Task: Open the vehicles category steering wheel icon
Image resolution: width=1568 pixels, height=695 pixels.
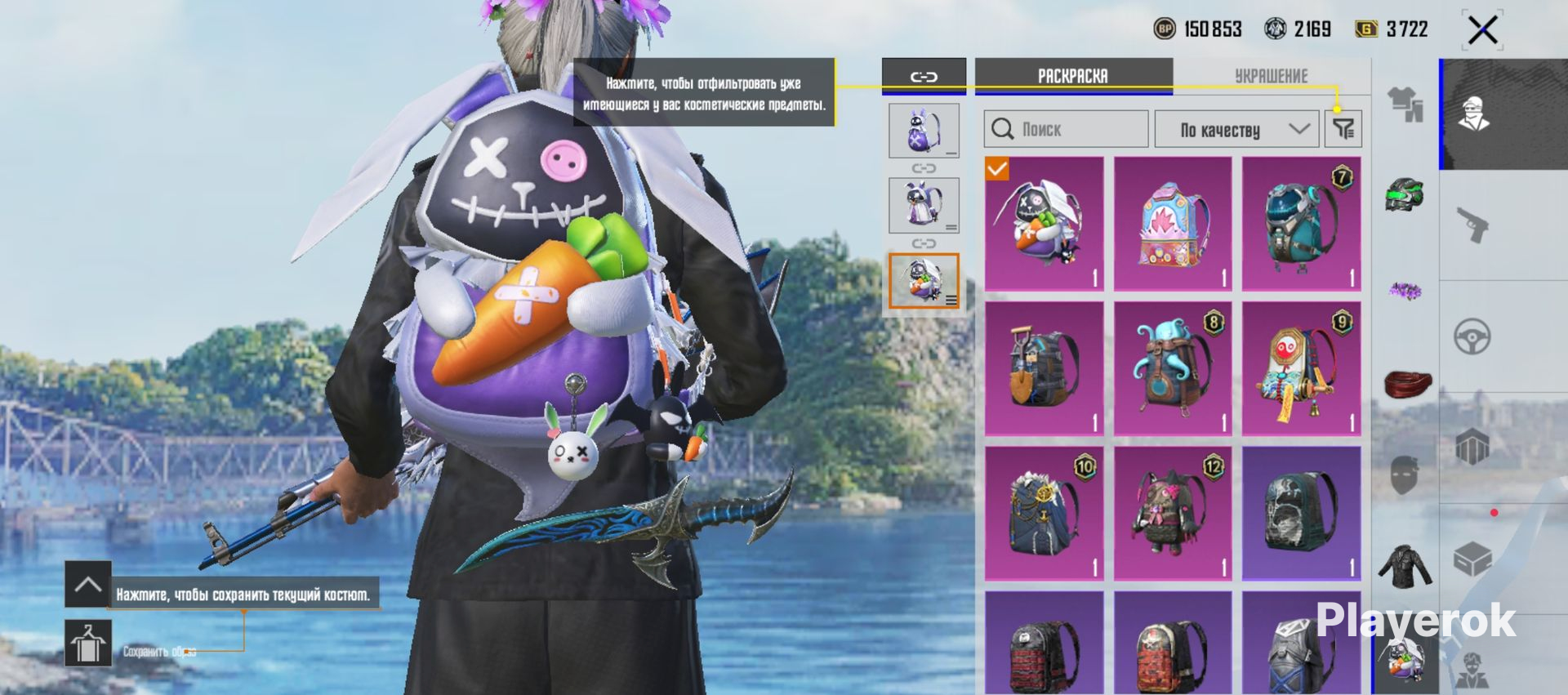Action: [x=1472, y=336]
